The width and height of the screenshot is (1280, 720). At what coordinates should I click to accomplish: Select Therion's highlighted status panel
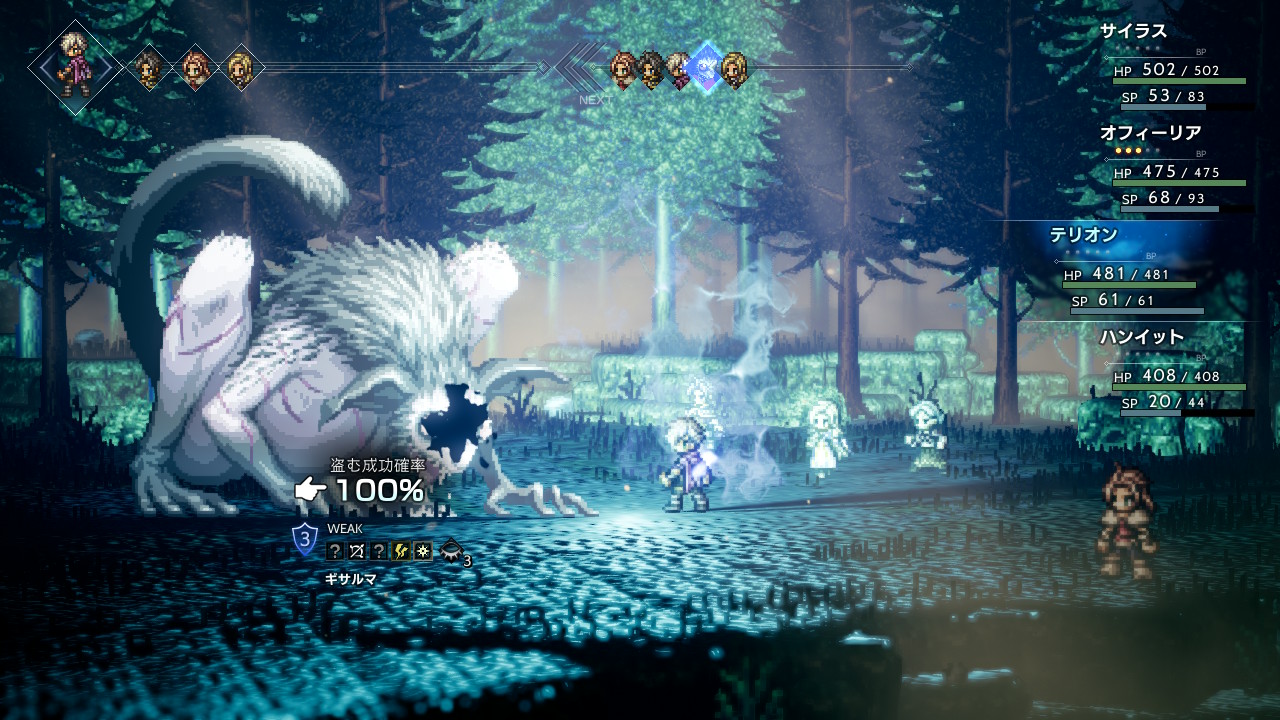(1130, 272)
